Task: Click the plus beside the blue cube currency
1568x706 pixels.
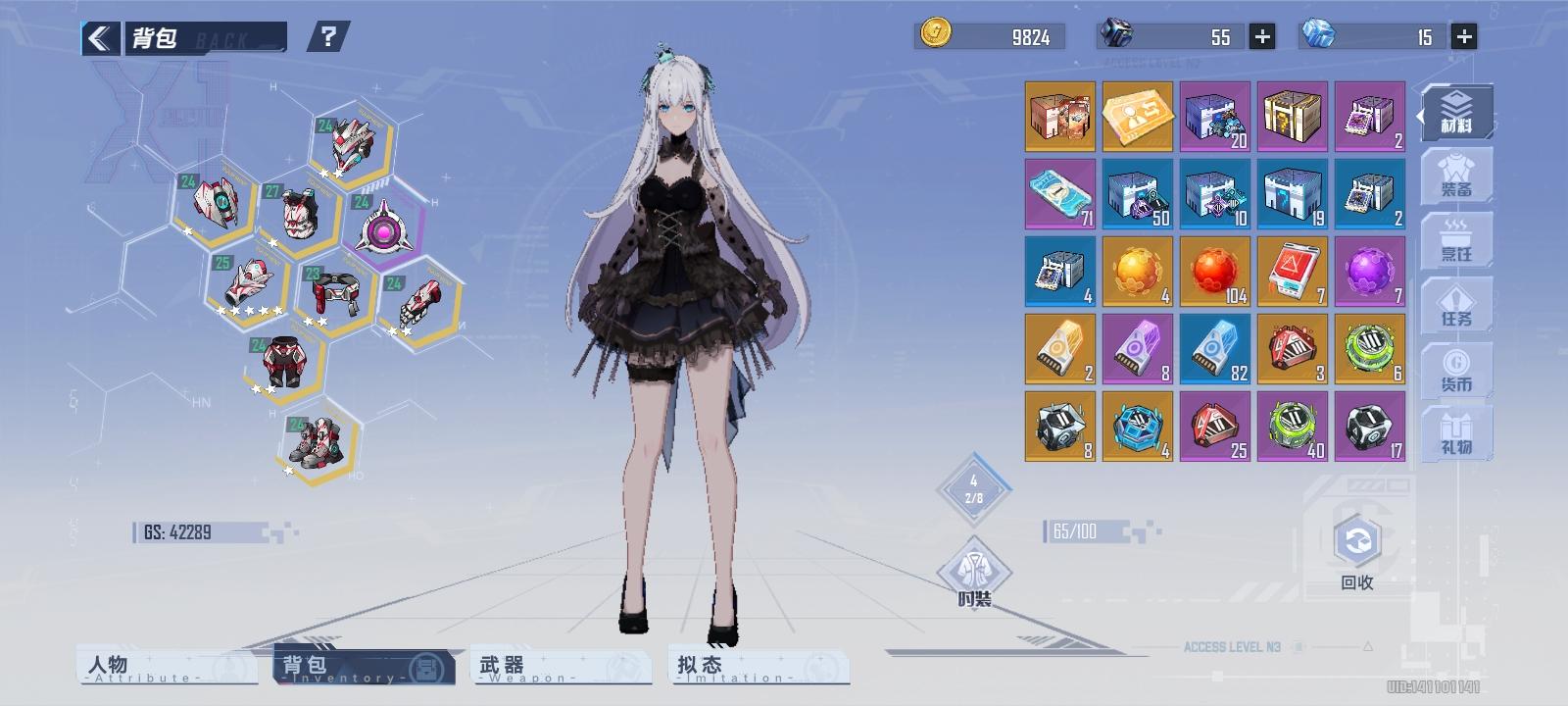Action: coord(1263,36)
